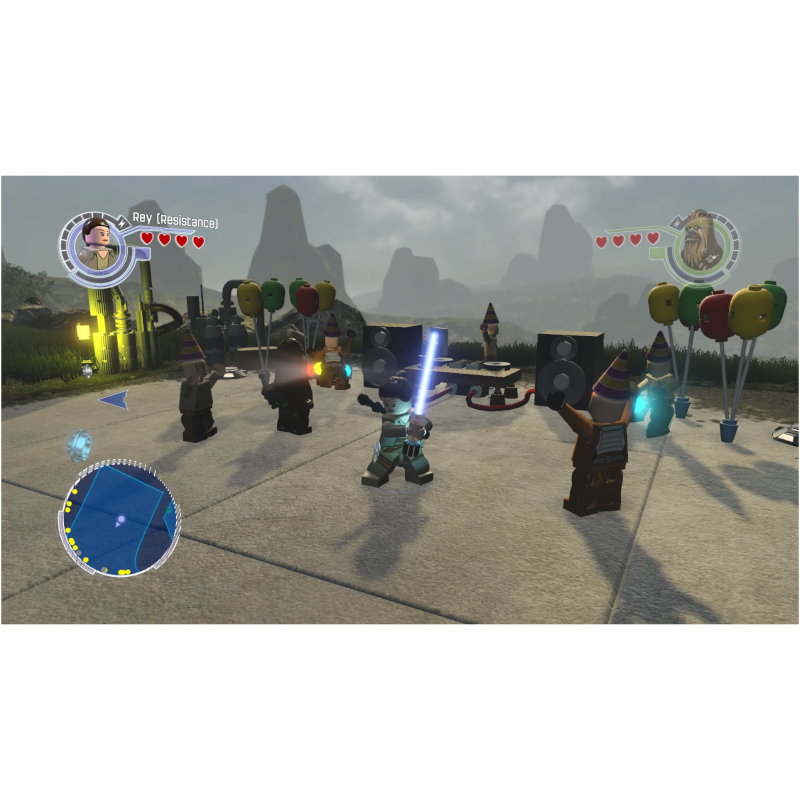Open the circular blue minimap
The image size is (800, 800).
(x=120, y=518)
